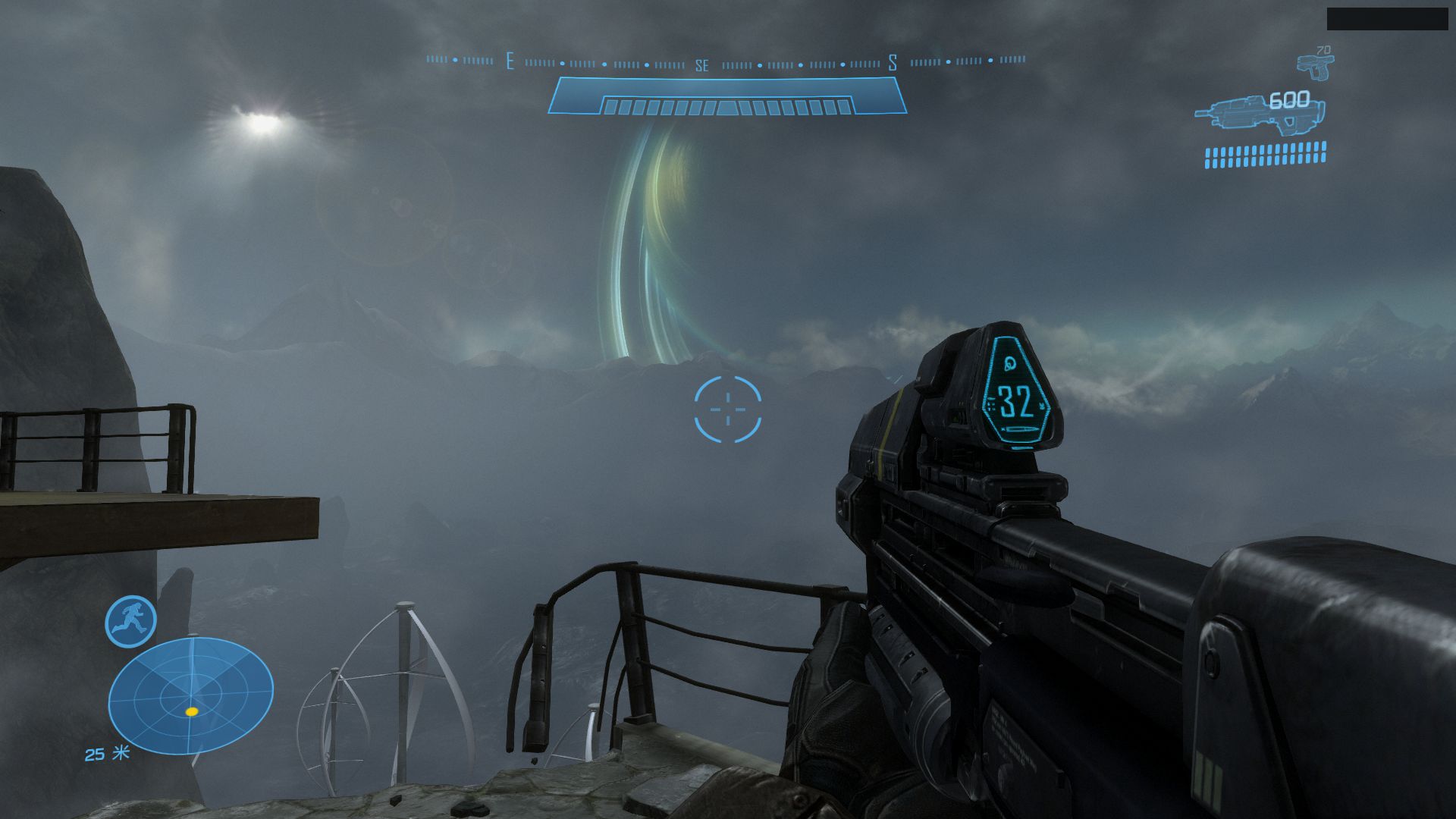The width and height of the screenshot is (1456, 819).
Task: Click the SE compass heading marker
Action: tap(702, 66)
